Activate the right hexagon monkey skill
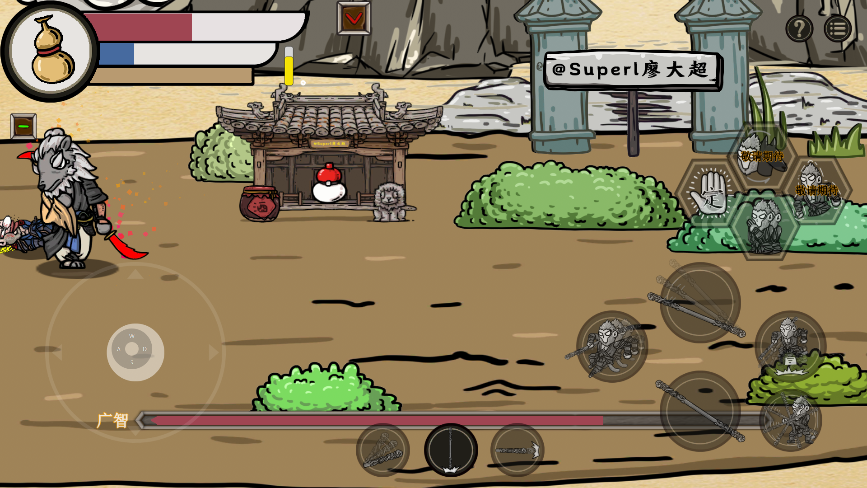The height and width of the screenshot is (488, 867). pos(817,188)
